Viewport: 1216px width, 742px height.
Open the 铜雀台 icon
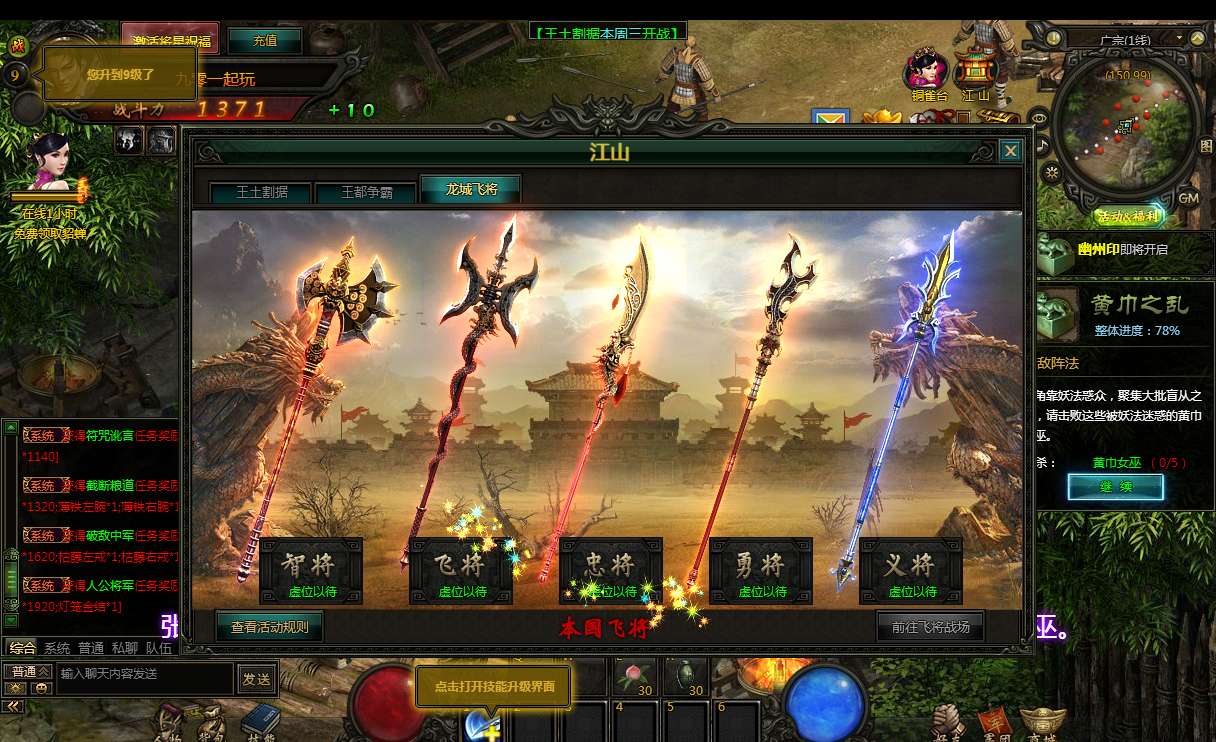pyautogui.click(x=927, y=74)
